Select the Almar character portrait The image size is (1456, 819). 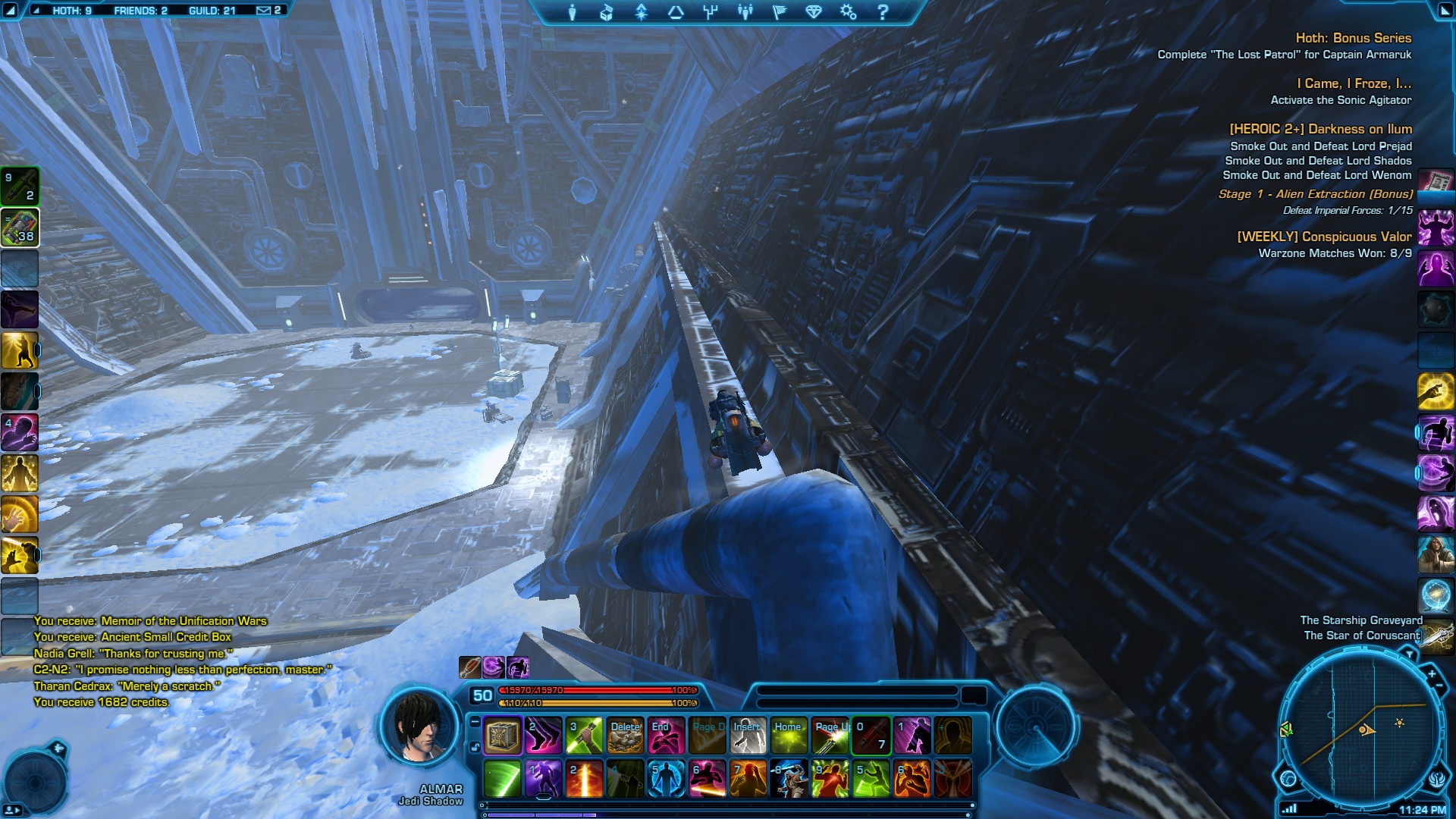[x=420, y=728]
